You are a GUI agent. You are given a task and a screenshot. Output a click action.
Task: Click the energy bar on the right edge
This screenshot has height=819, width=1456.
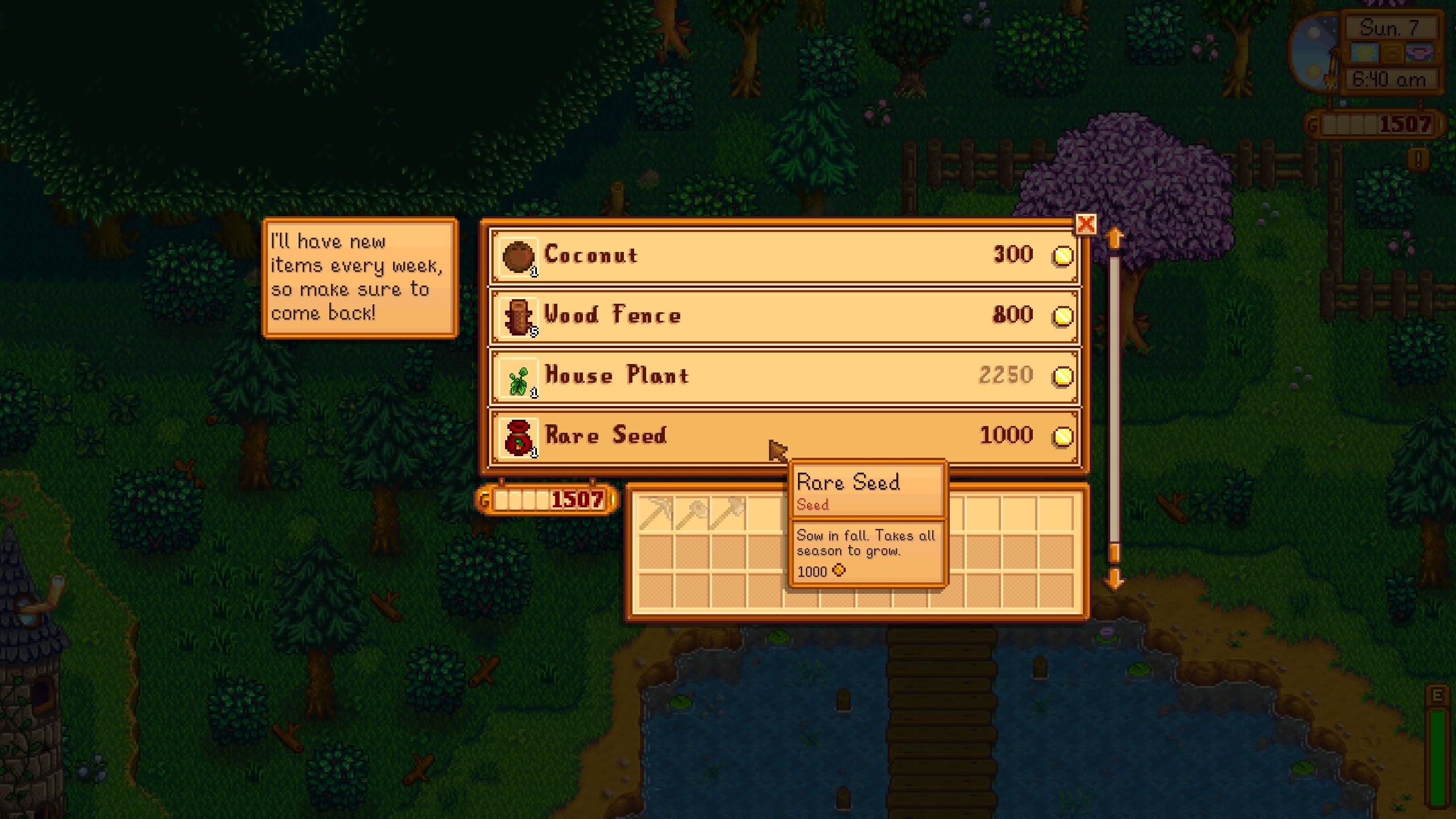pos(1436,756)
